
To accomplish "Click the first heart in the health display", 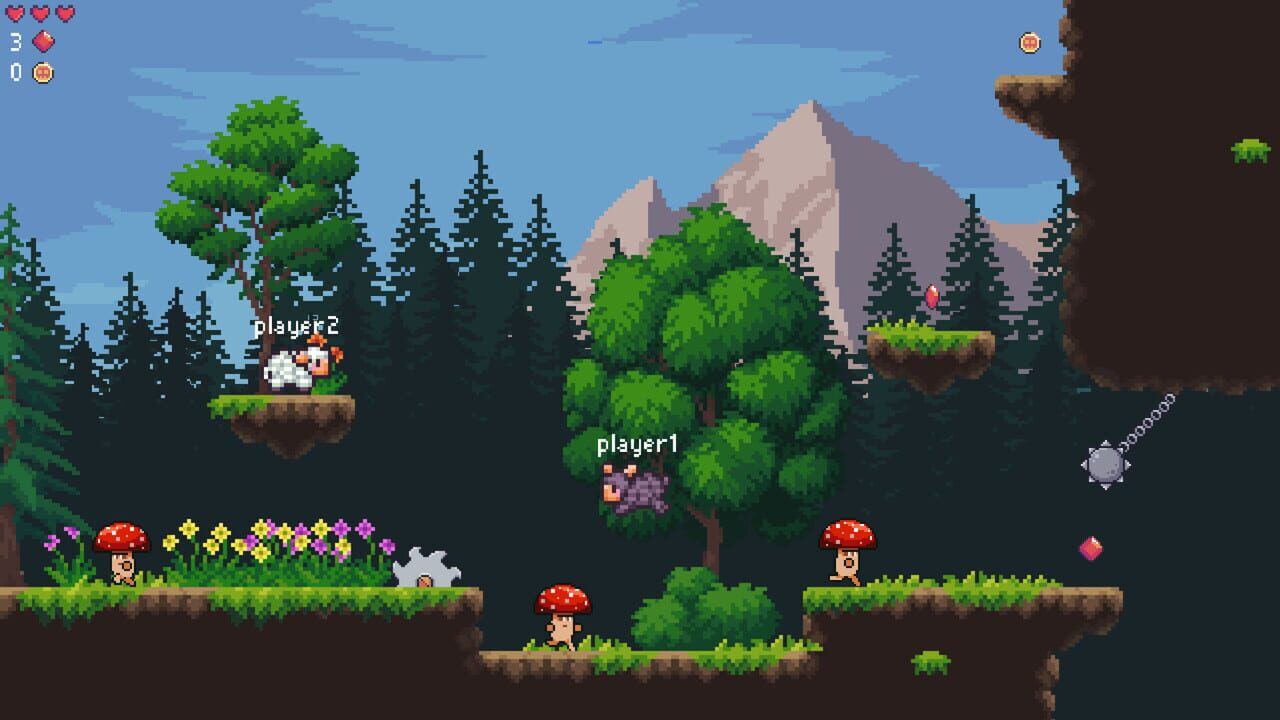I will point(14,14).
